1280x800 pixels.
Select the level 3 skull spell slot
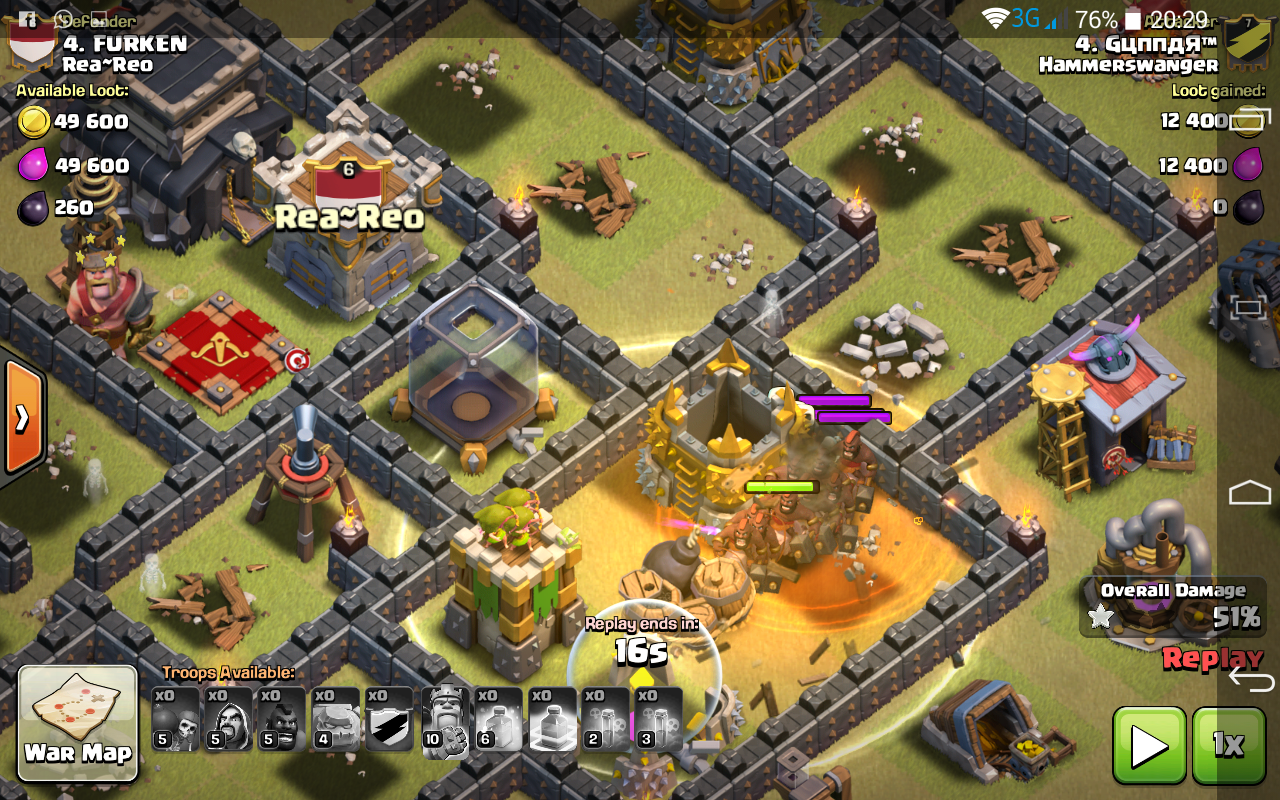(x=658, y=719)
